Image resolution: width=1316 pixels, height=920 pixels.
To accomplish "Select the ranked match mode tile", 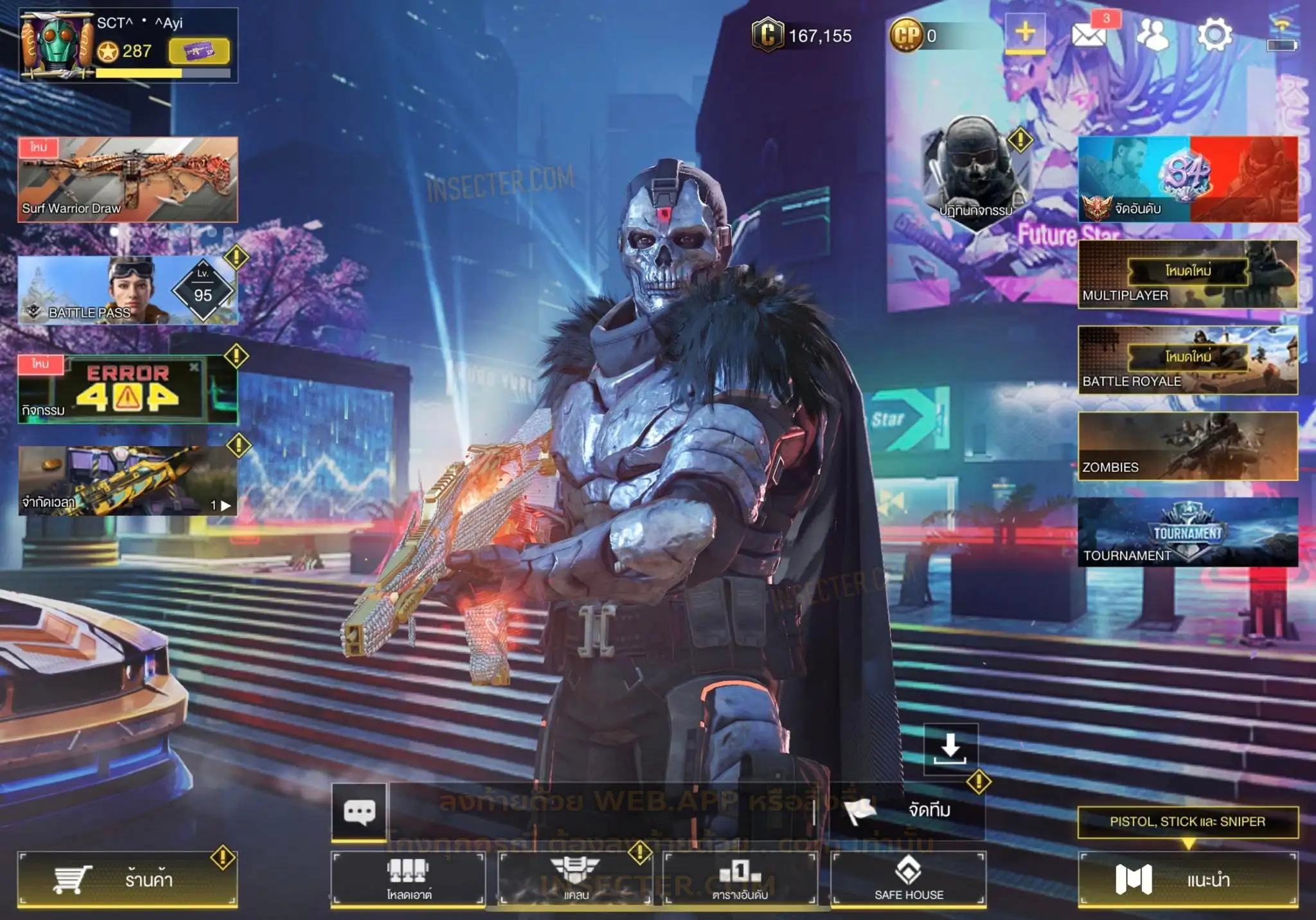I will pos(1187,179).
